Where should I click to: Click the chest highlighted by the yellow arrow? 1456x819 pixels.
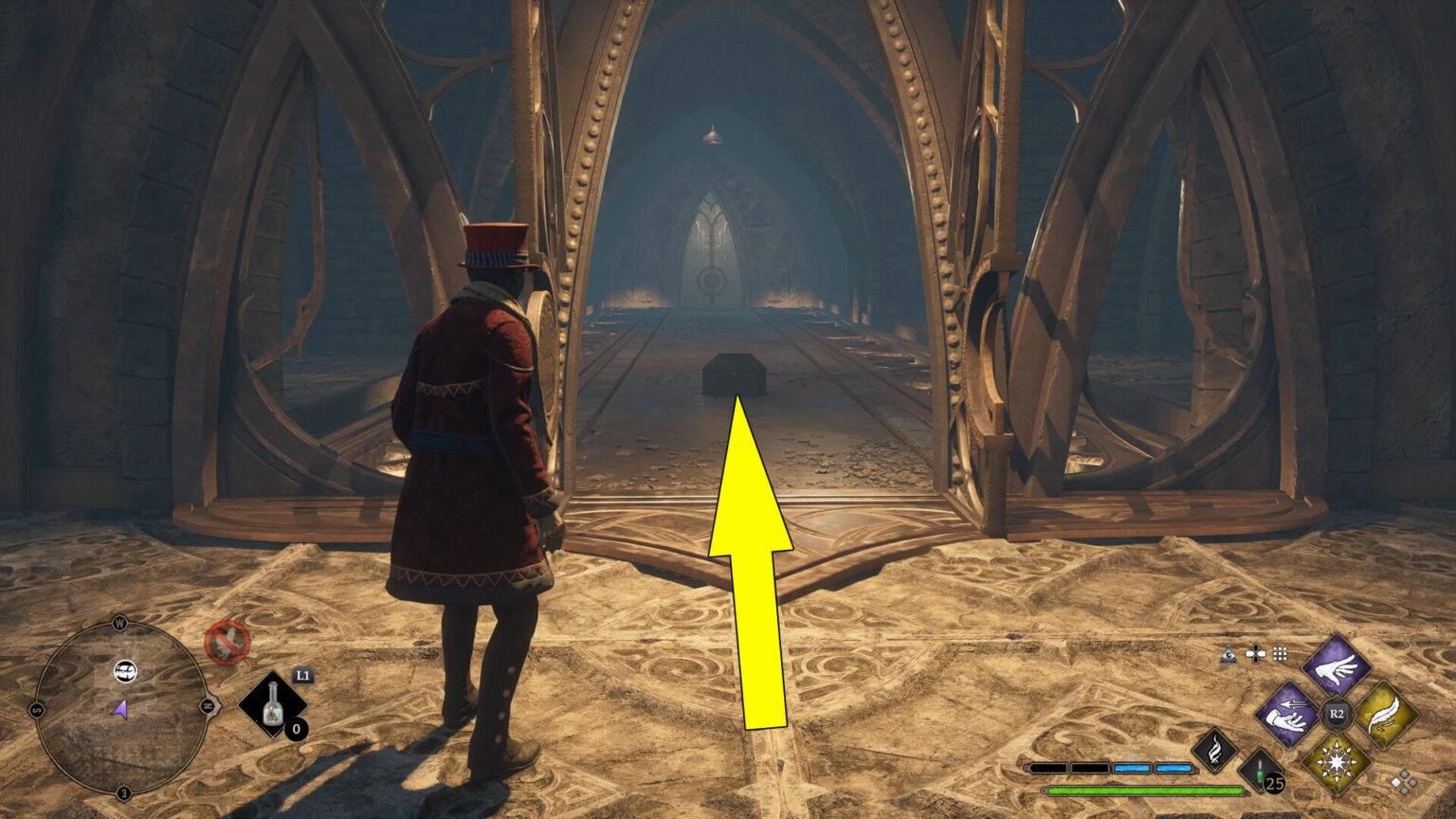click(x=735, y=375)
